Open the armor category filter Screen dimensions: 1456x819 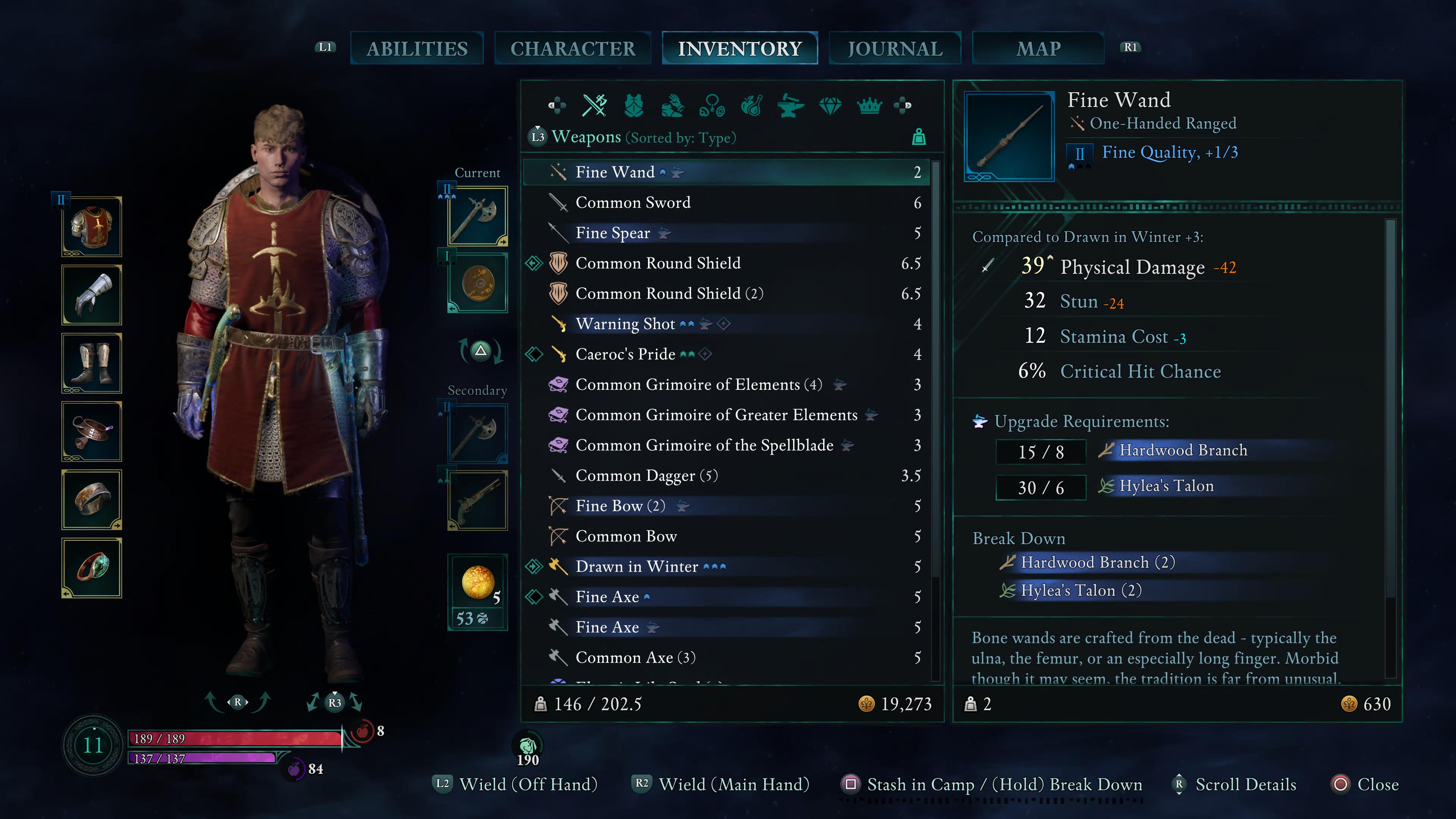pos(634,105)
